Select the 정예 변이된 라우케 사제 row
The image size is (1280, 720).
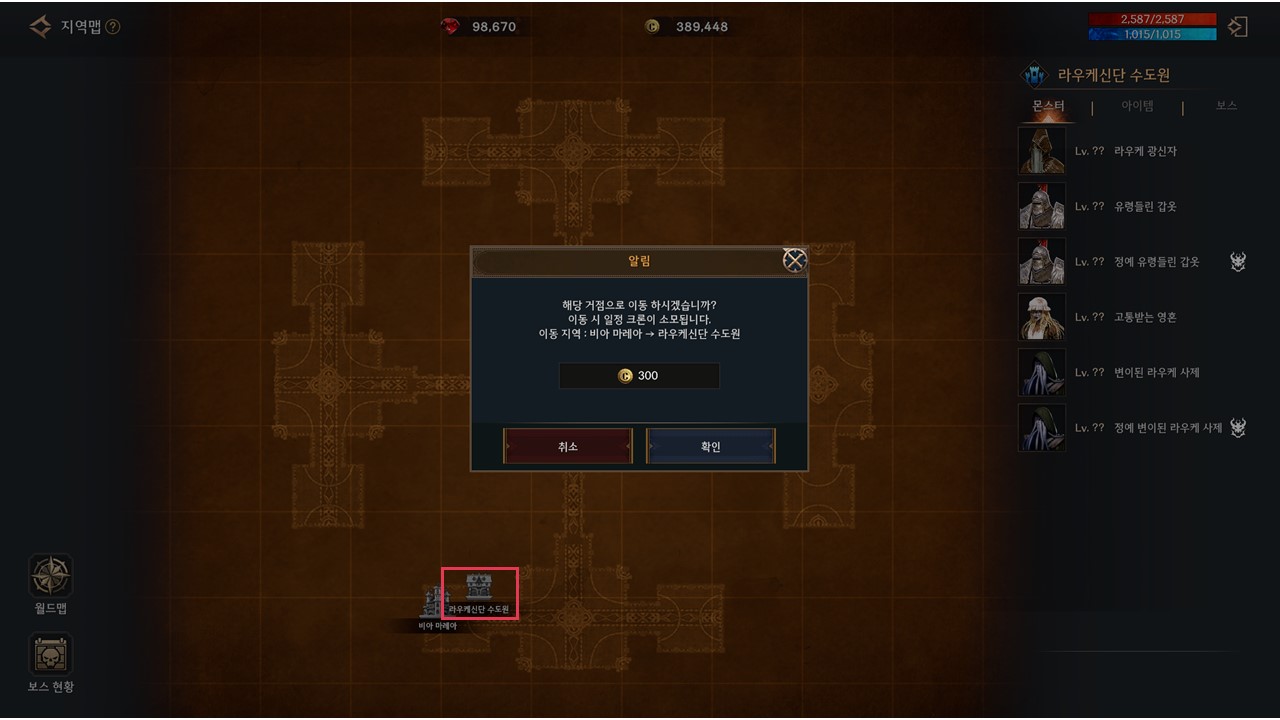[1120, 427]
